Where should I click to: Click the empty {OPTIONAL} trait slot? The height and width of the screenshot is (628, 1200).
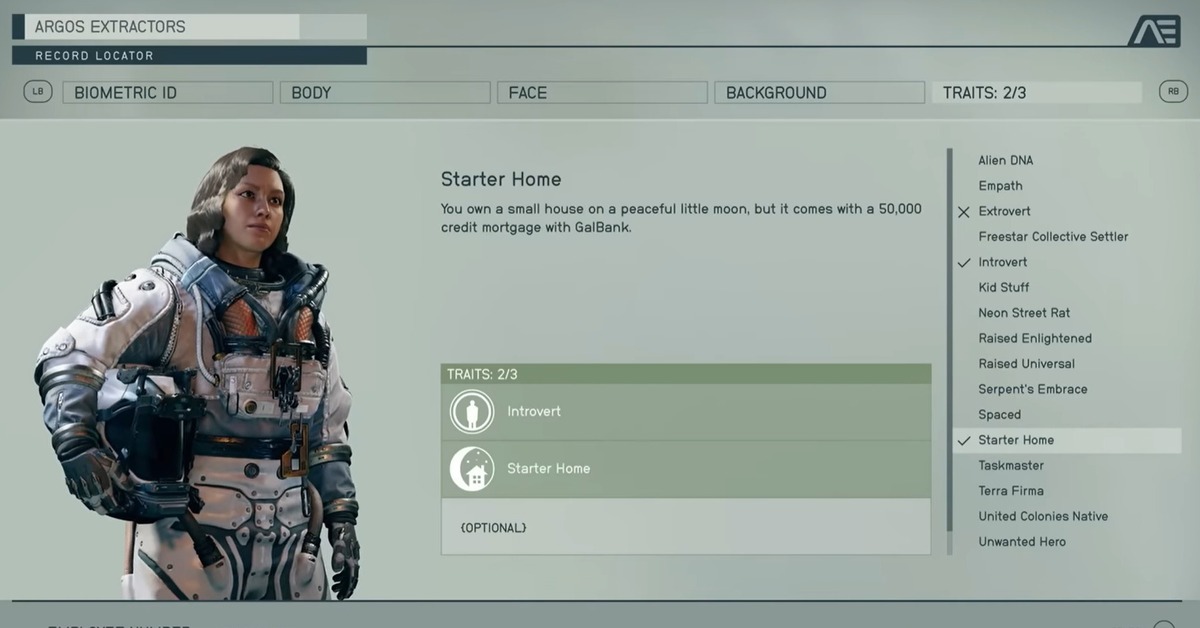click(x=685, y=527)
